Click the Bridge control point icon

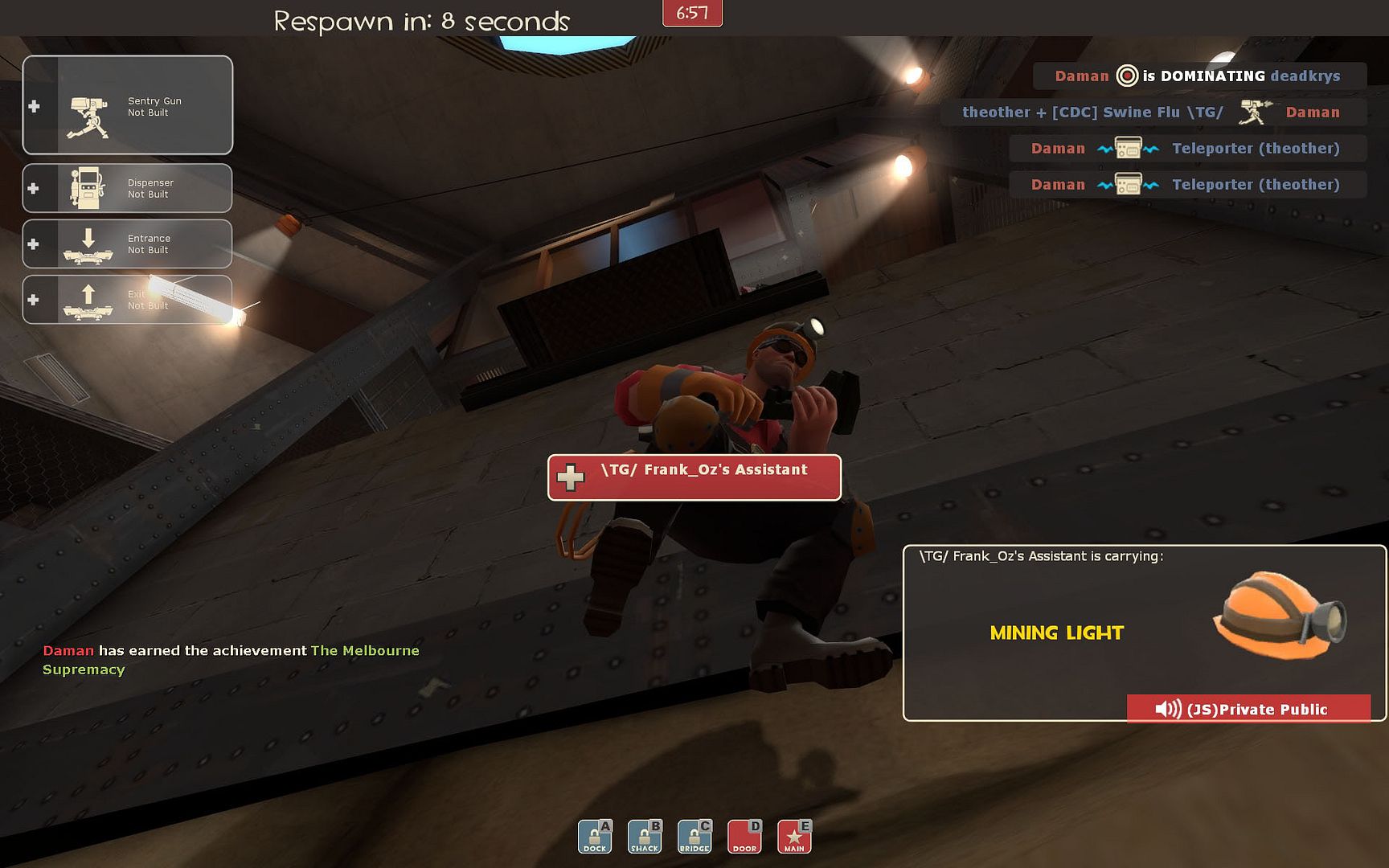point(694,837)
